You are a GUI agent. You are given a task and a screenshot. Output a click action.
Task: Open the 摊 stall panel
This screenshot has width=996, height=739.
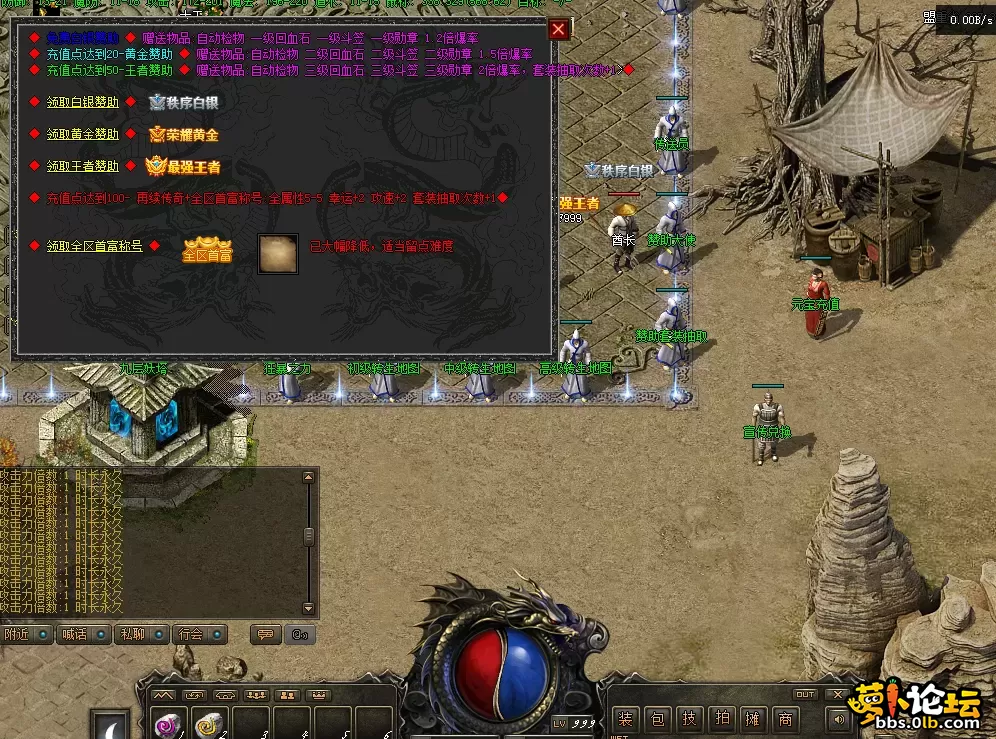[x=753, y=718]
